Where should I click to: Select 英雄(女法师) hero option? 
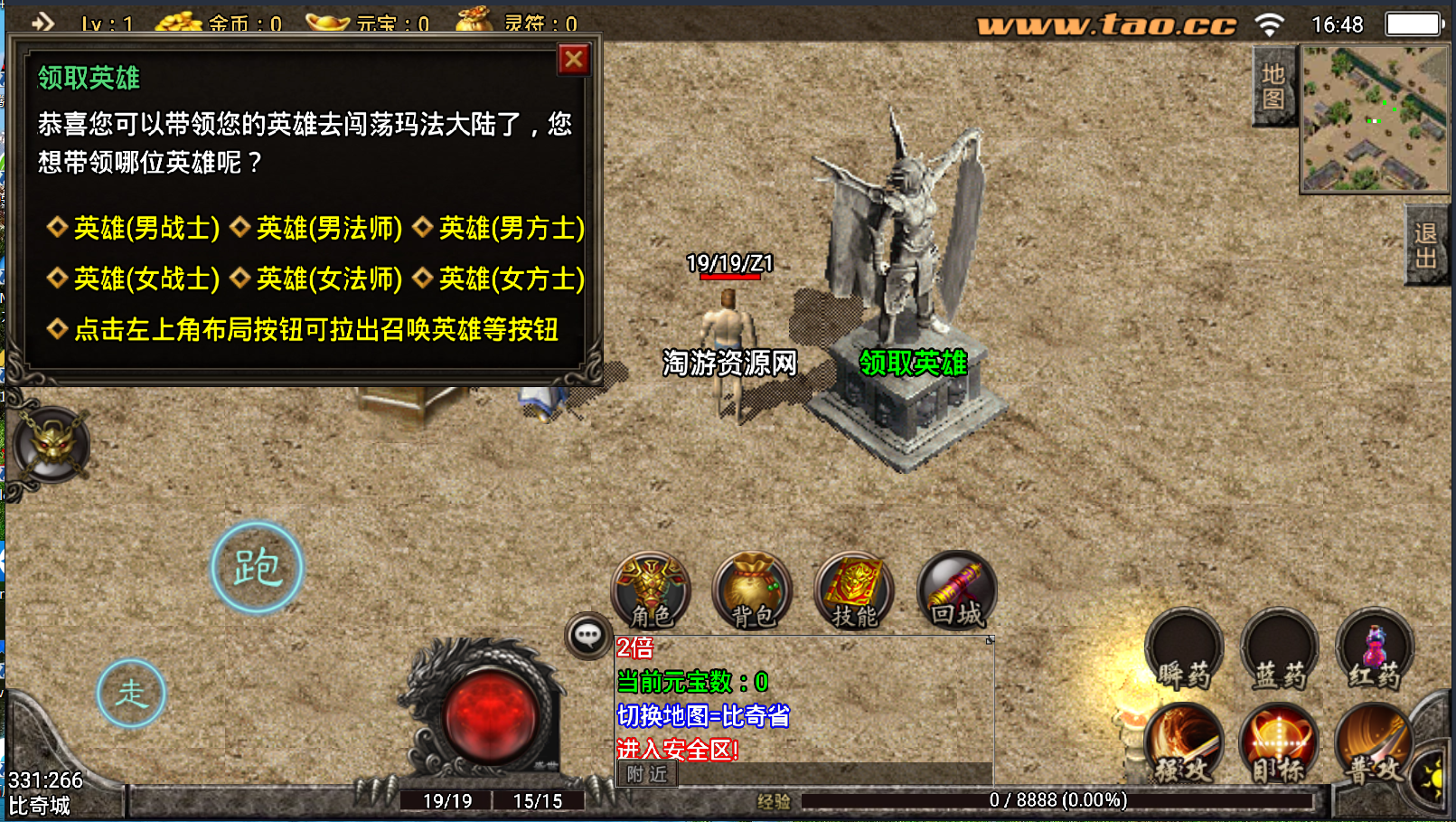[328, 279]
